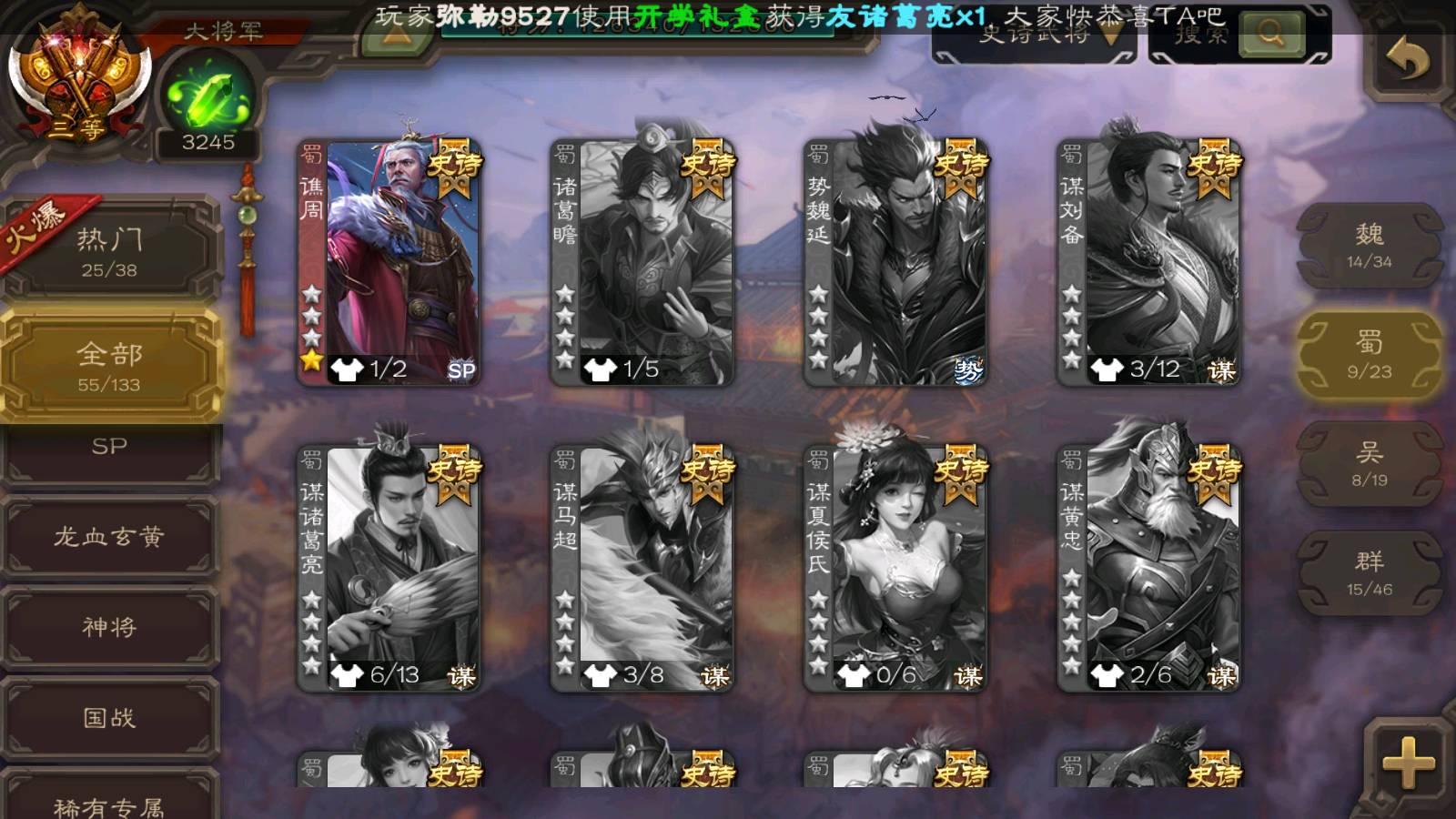
Task: Filter heroes by 吴 faction
Action: coord(1369,464)
